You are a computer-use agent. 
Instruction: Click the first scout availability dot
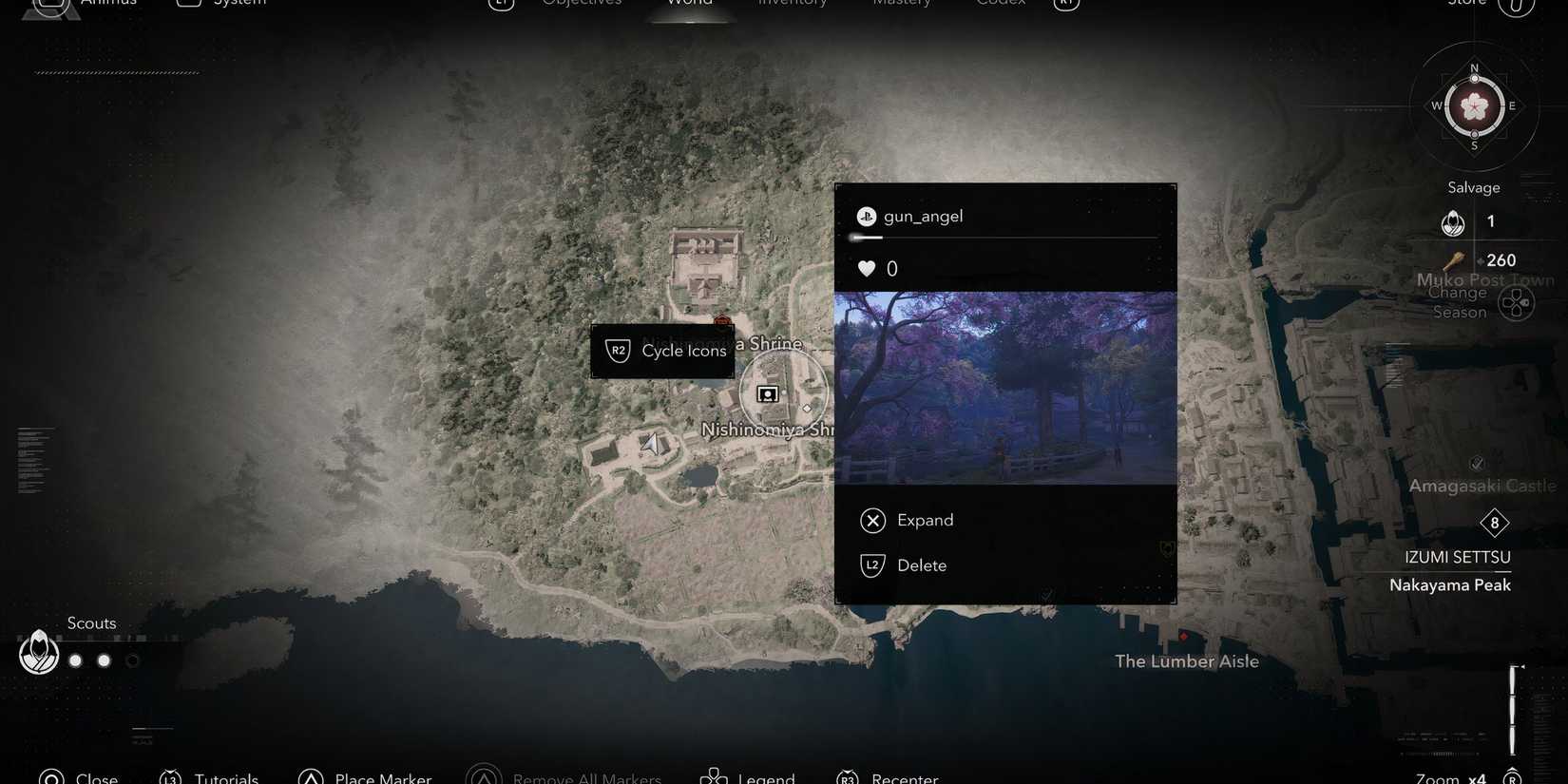tap(75, 660)
